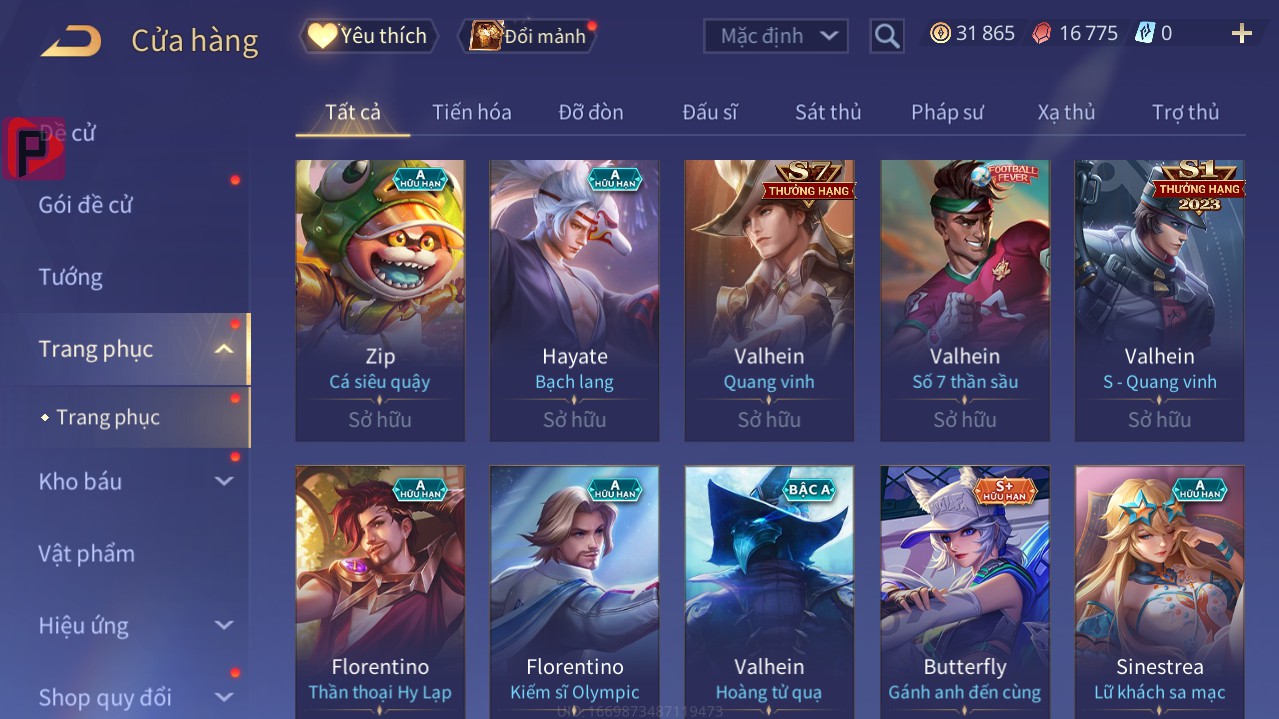Image resolution: width=1279 pixels, height=719 pixels.
Task: Select the Sát thủ tab
Action: [827, 112]
